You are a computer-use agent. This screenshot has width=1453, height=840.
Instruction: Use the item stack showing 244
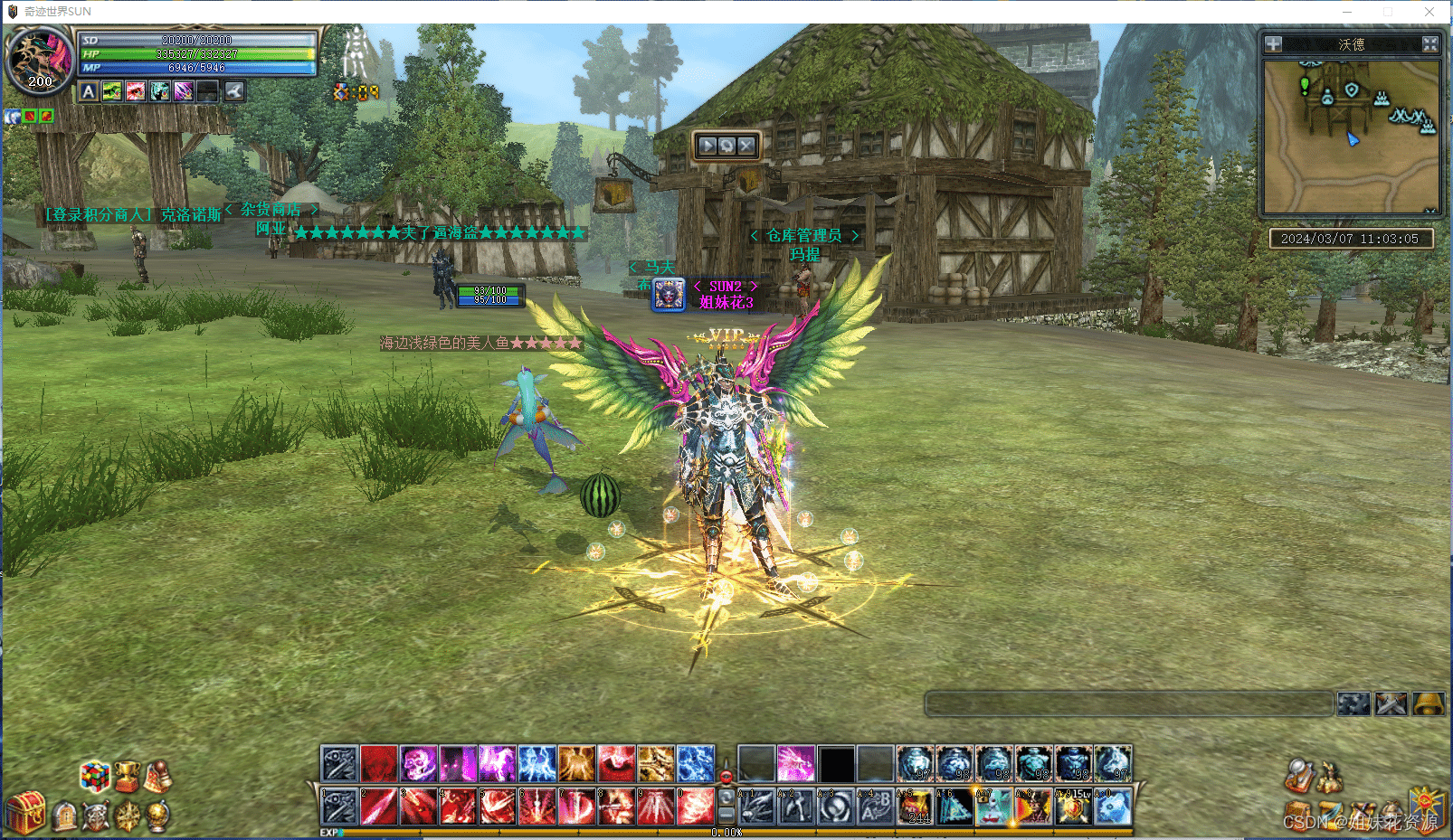pyautogui.click(x=915, y=807)
